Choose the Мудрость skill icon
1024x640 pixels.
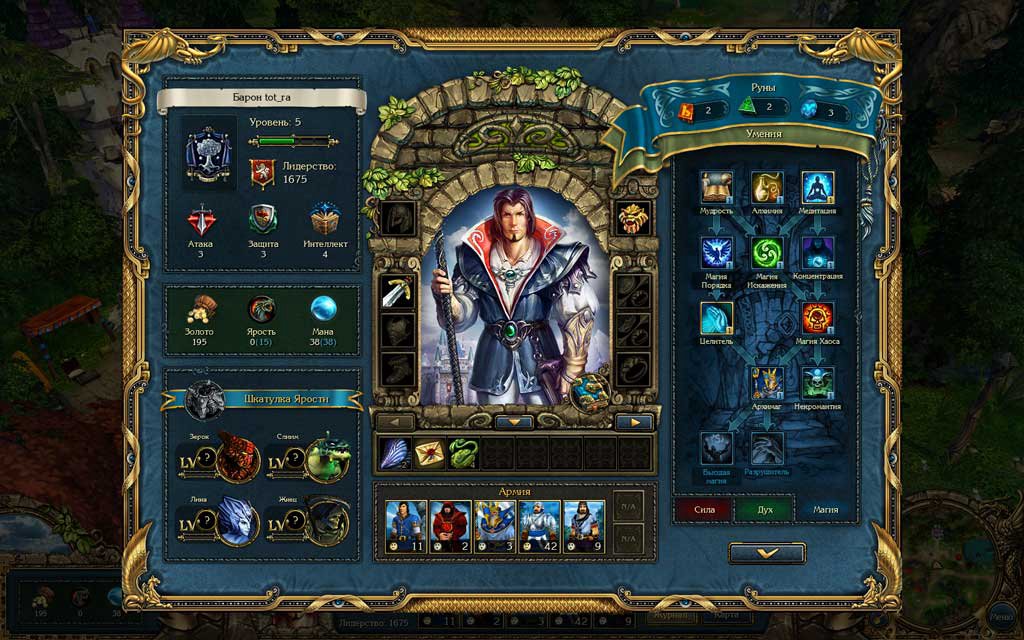pyautogui.click(x=716, y=187)
